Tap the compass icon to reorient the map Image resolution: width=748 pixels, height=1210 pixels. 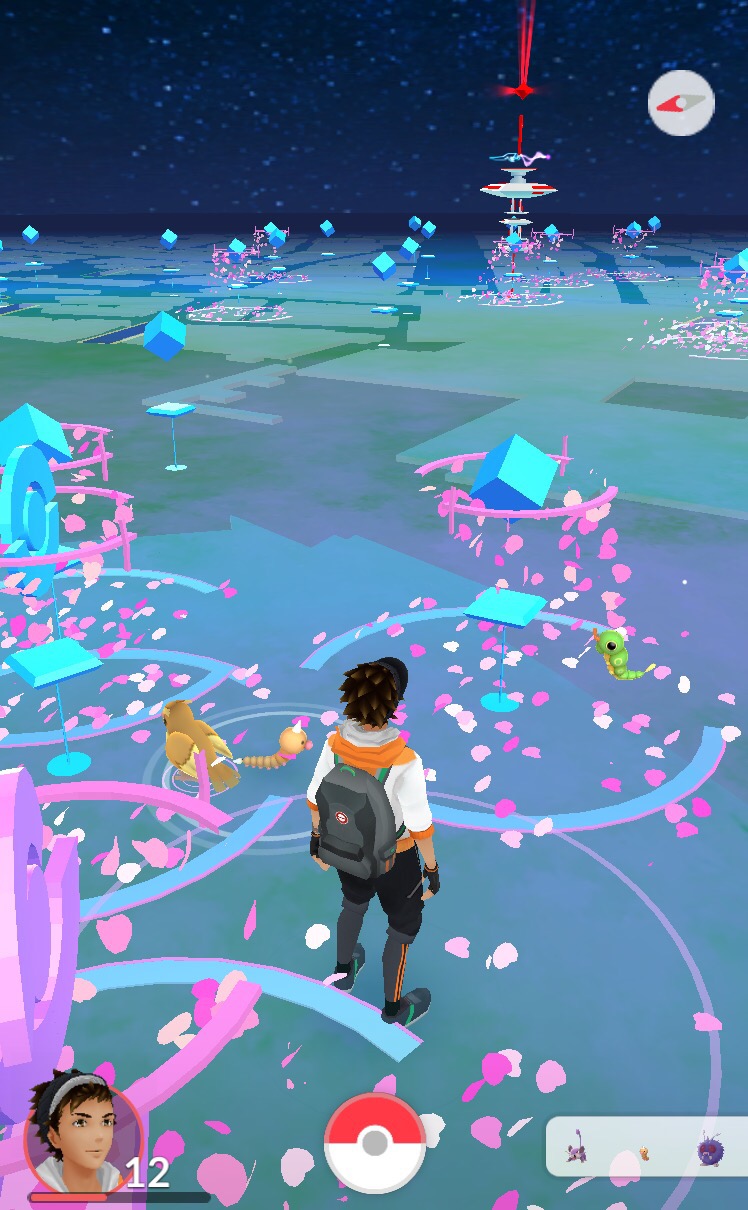click(681, 103)
